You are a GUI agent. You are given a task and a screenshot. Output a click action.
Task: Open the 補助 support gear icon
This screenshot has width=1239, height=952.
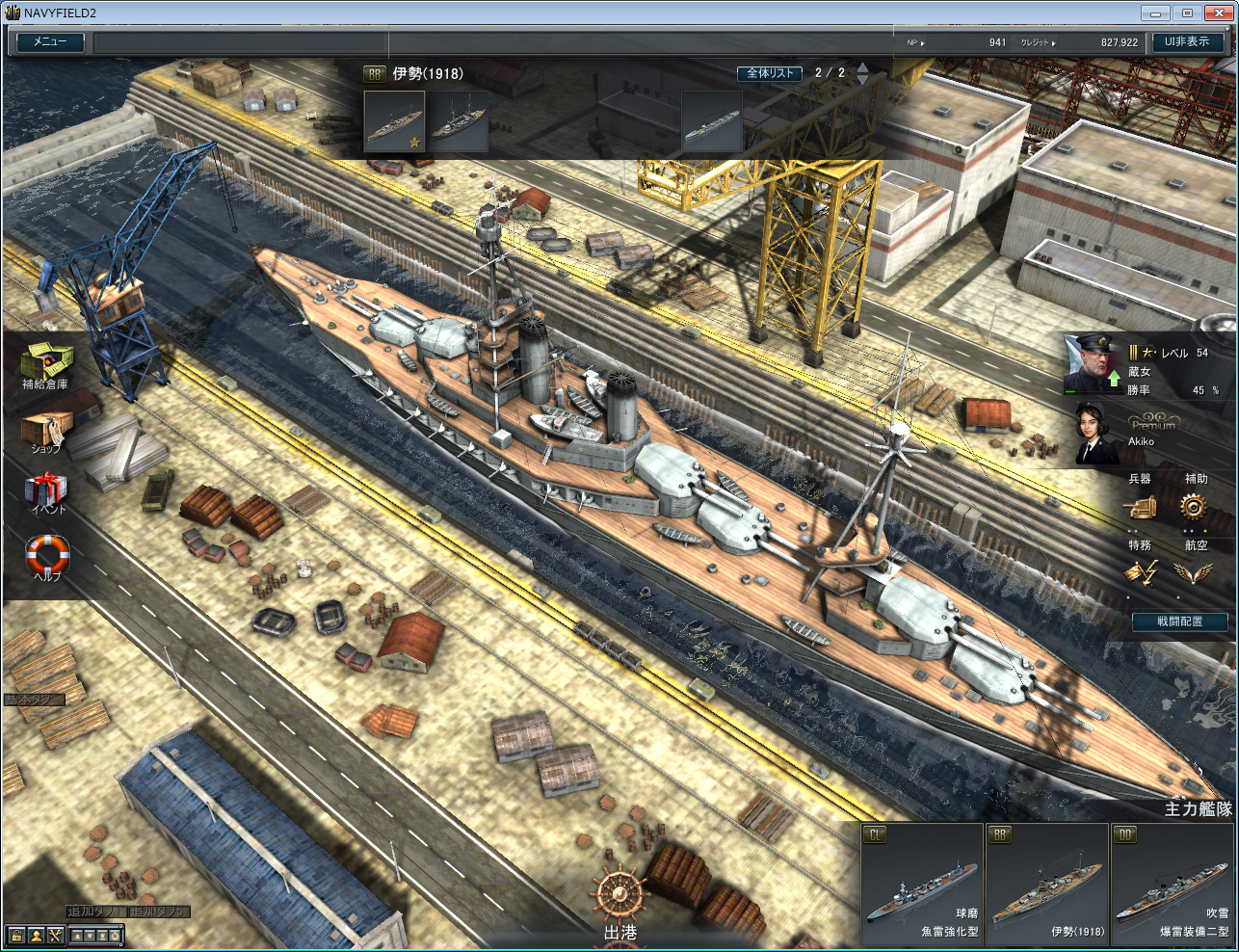coord(1195,506)
